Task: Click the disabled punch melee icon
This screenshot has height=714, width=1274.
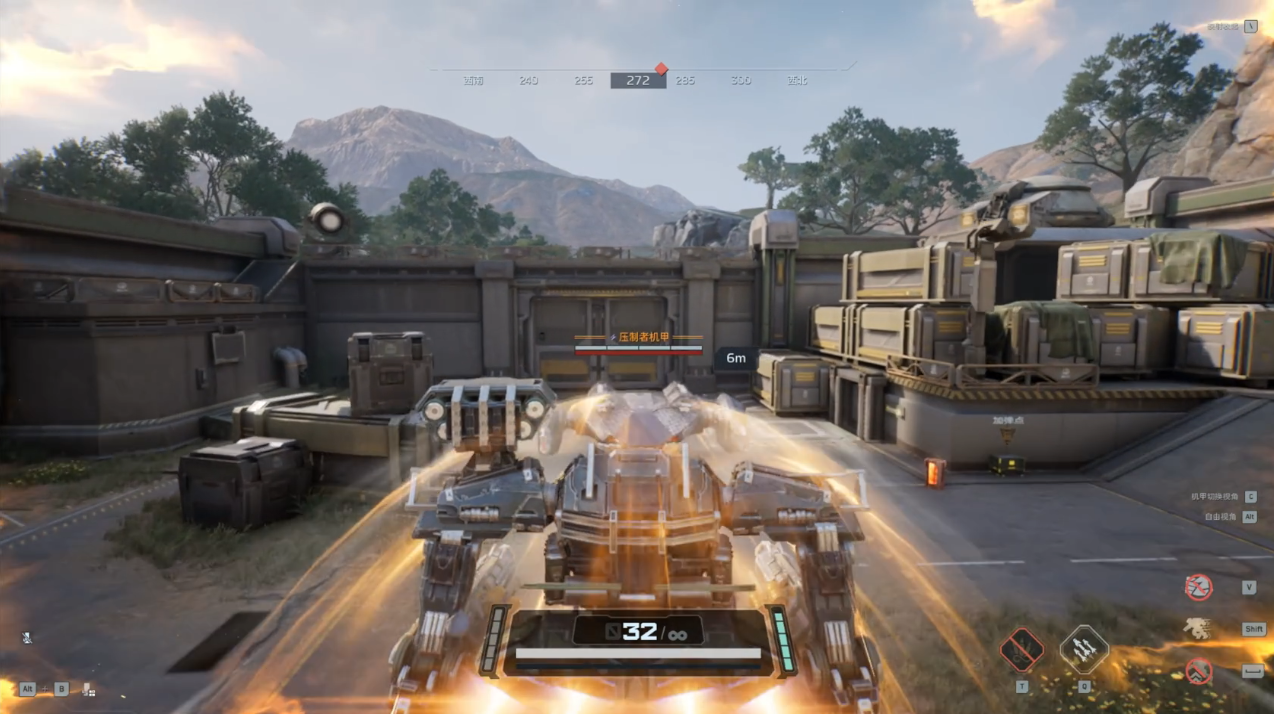Action: [x=1197, y=587]
